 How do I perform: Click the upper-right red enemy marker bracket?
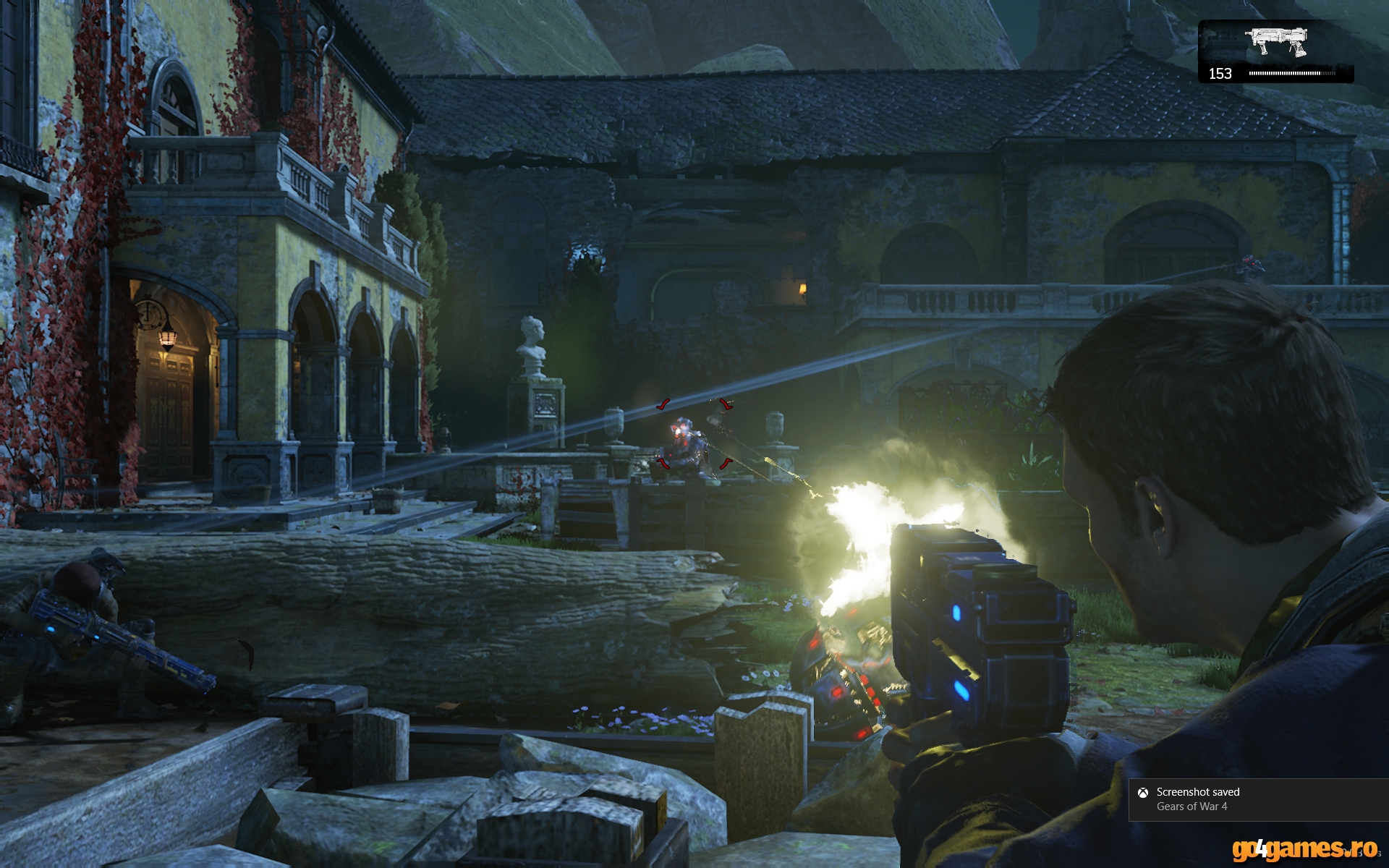click(727, 404)
